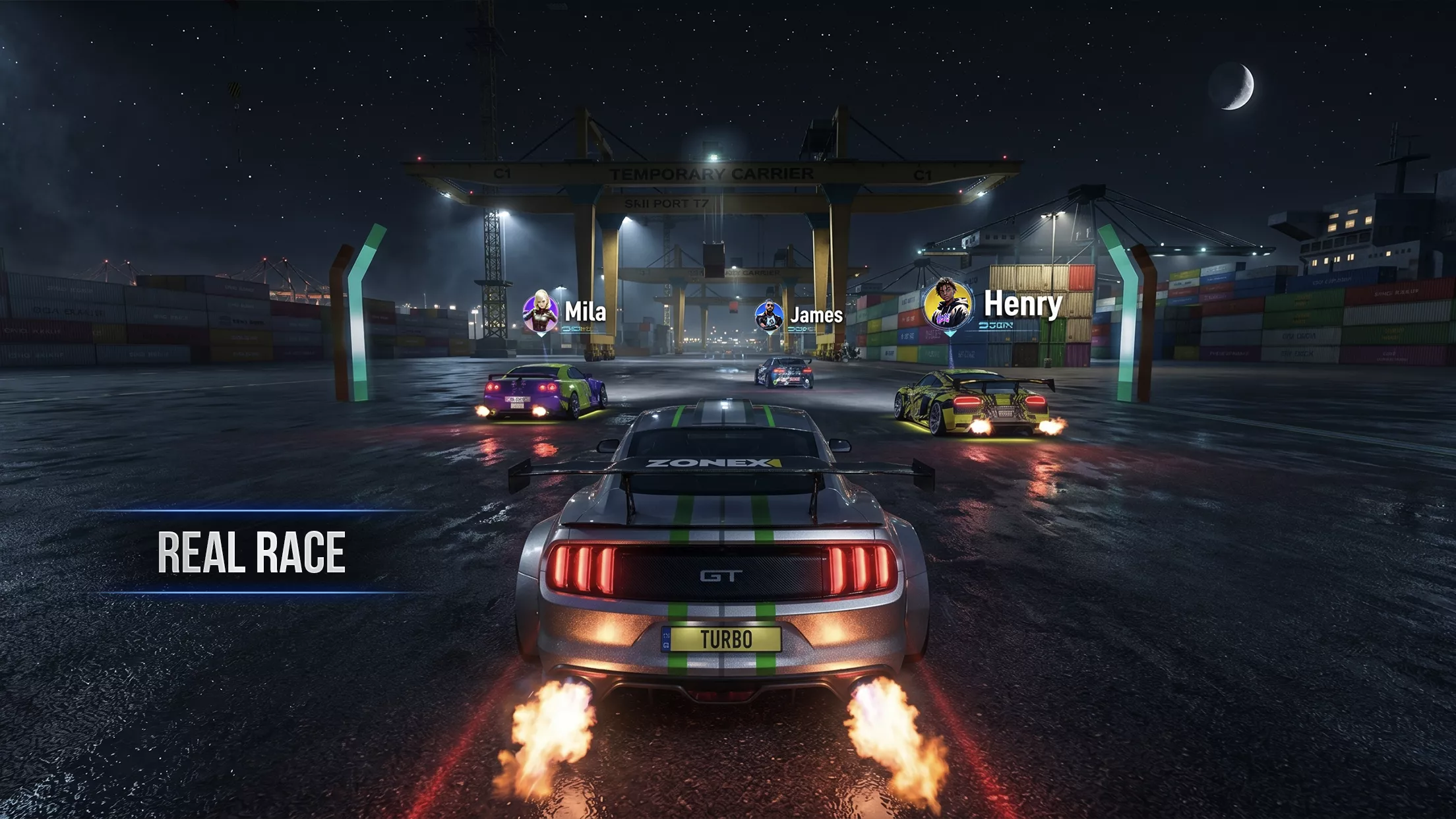Open Henry's player avatar badge
The height and width of the screenshot is (819, 1456).
948,305
